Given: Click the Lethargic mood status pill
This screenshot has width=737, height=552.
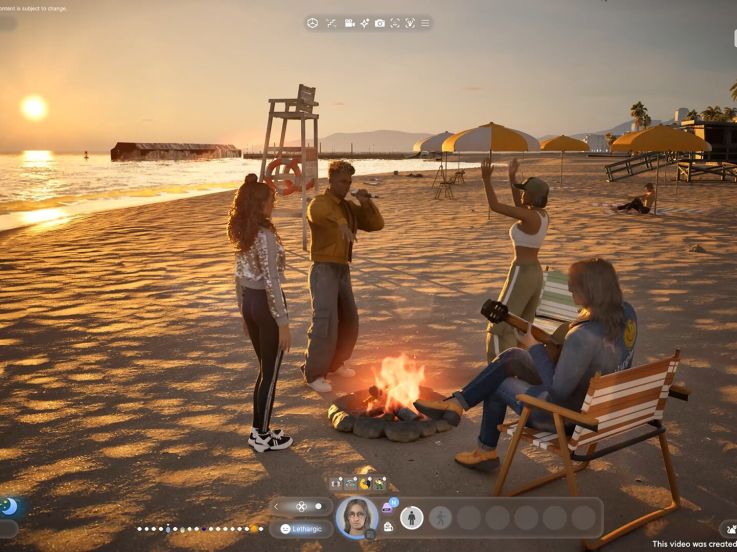Looking at the screenshot, I should 300,528.
